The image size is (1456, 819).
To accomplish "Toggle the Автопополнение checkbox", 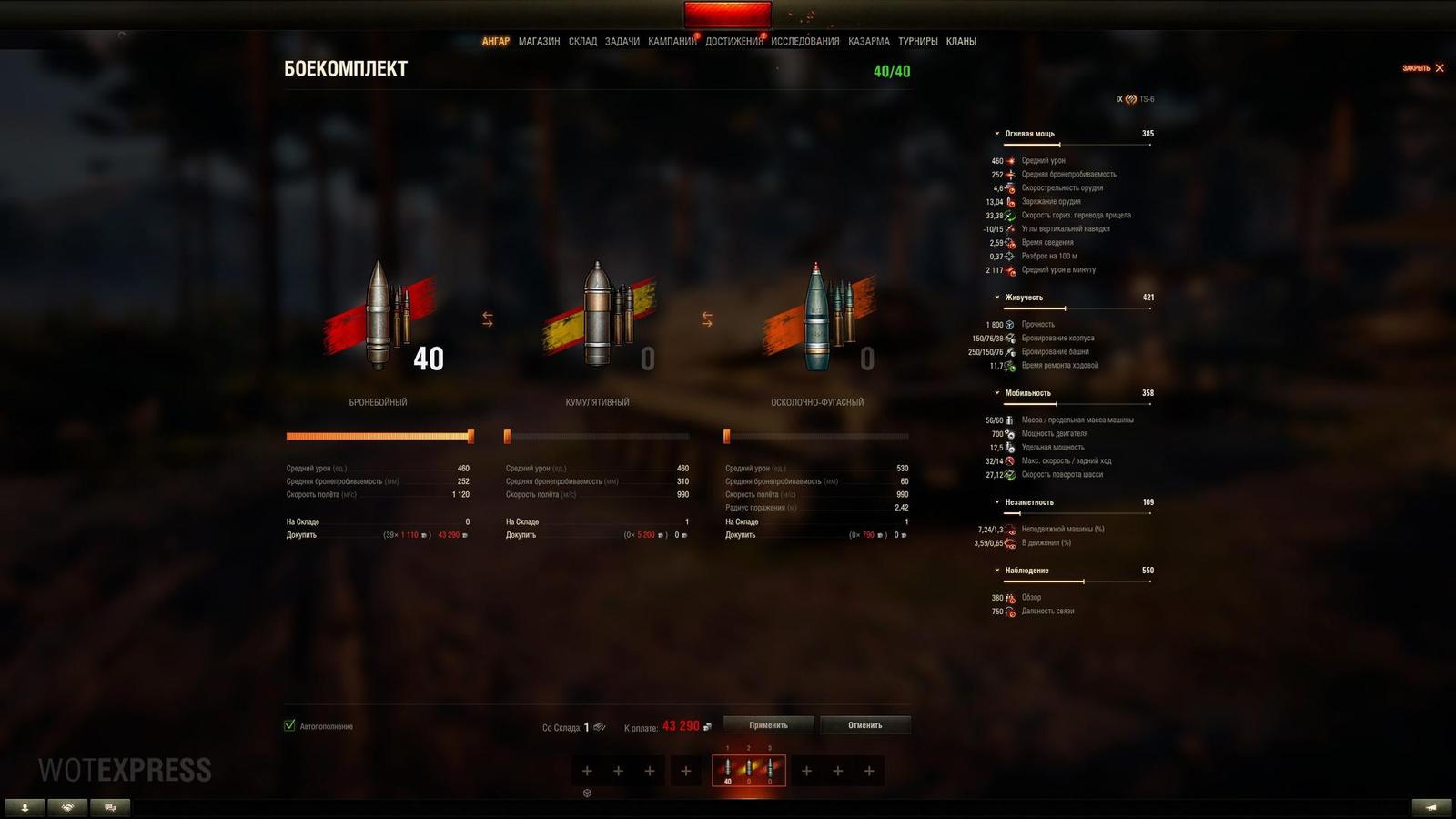I will pyautogui.click(x=288, y=726).
